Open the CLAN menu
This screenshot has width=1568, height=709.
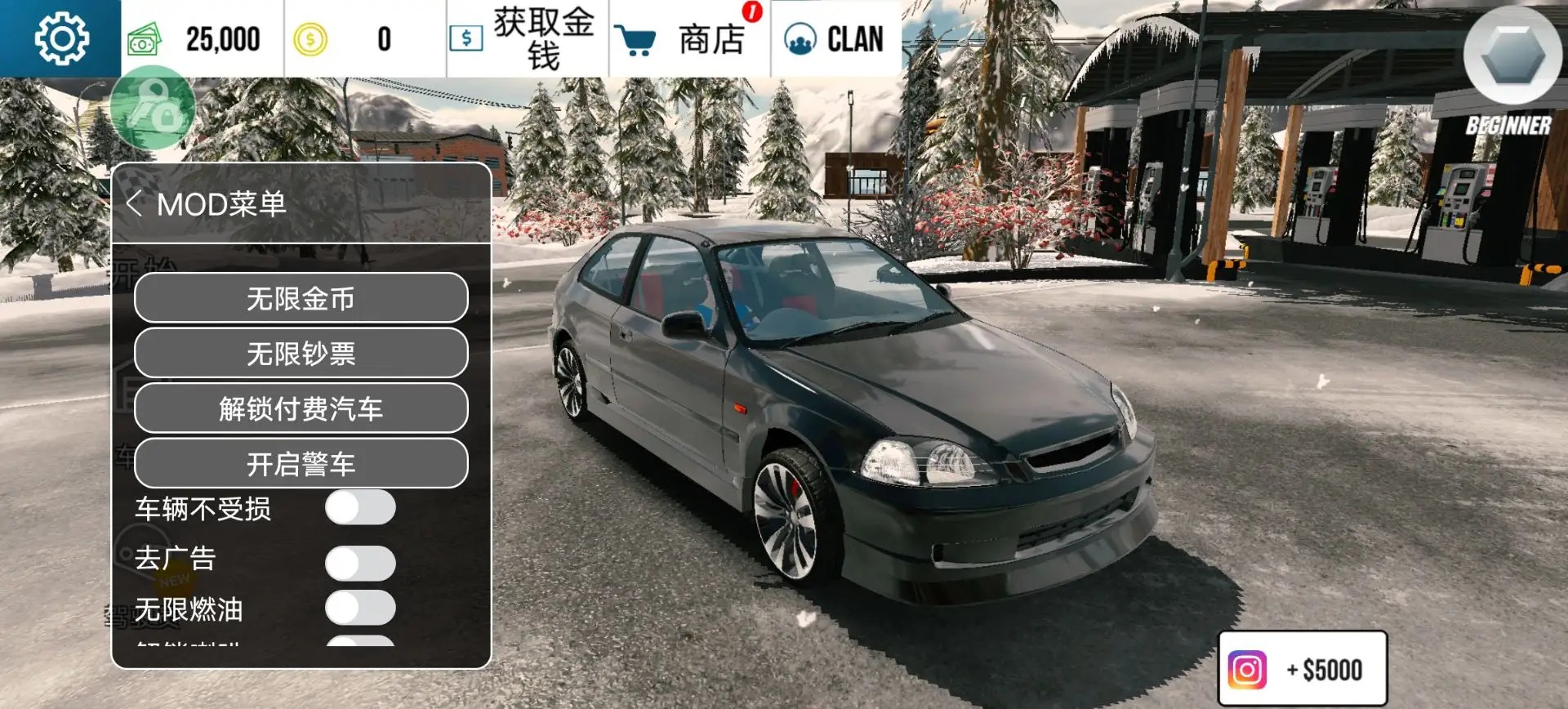[835, 38]
